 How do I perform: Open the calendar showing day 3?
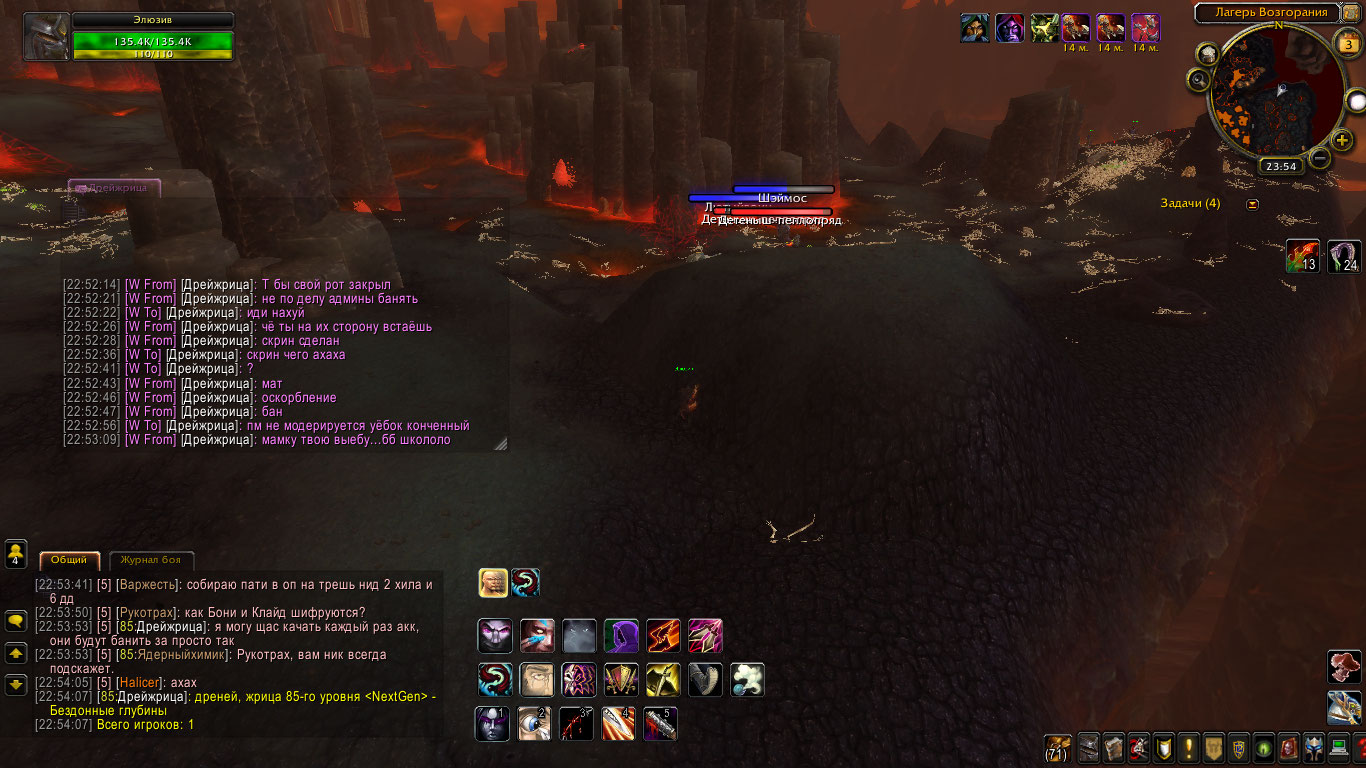click(1349, 43)
